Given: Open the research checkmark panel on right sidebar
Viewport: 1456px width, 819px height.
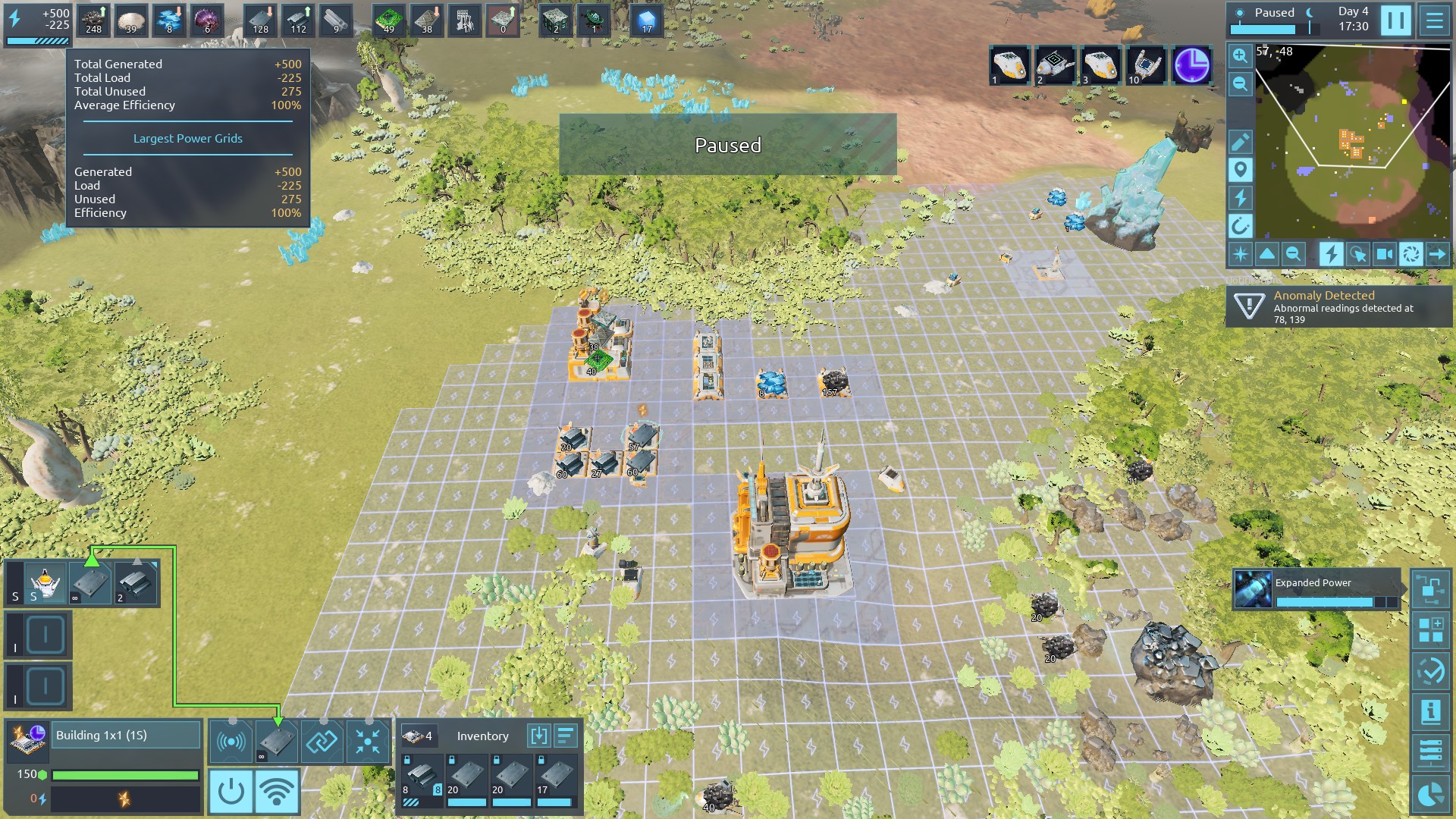Looking at the screenshot, I should [1430, 670].
